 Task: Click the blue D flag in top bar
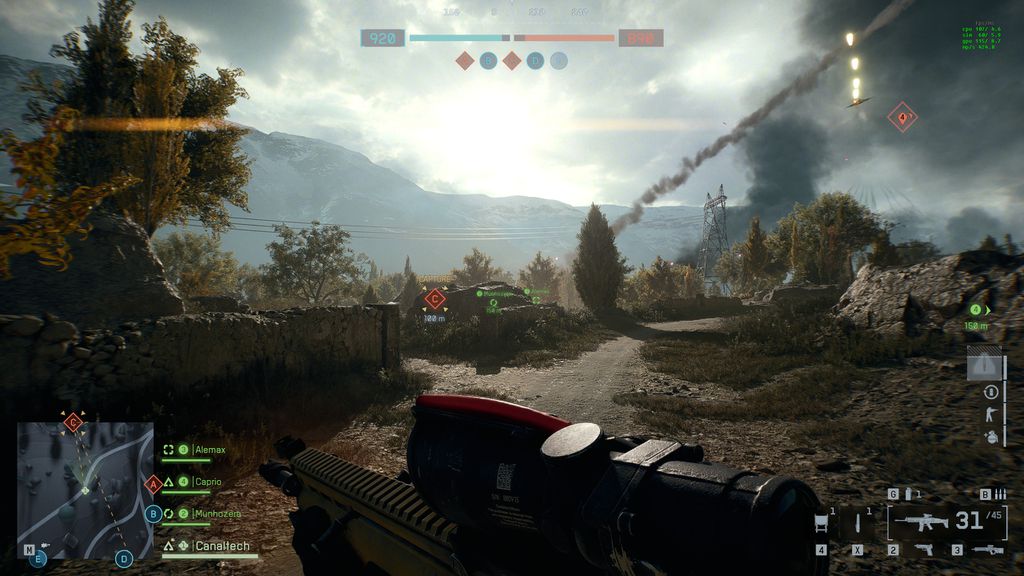coord(535,61)
